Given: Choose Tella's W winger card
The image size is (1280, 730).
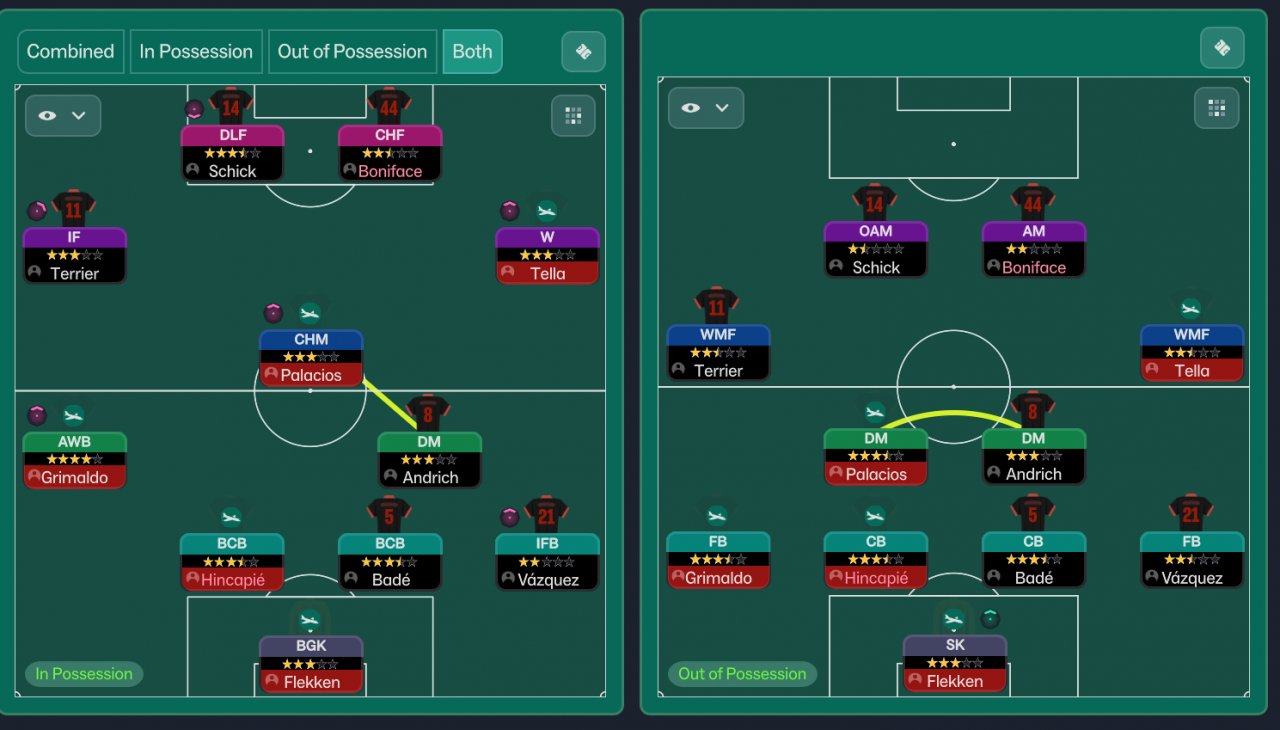Looking at the screenshot, I should coord(547,255).
